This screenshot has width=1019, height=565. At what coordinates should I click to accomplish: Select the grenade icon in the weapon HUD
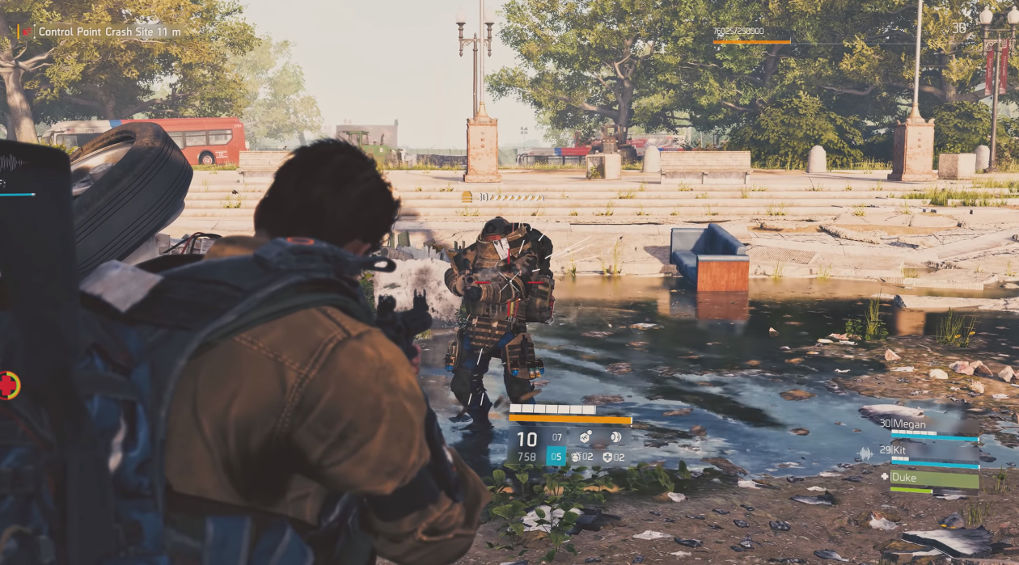tap(576, 457)
